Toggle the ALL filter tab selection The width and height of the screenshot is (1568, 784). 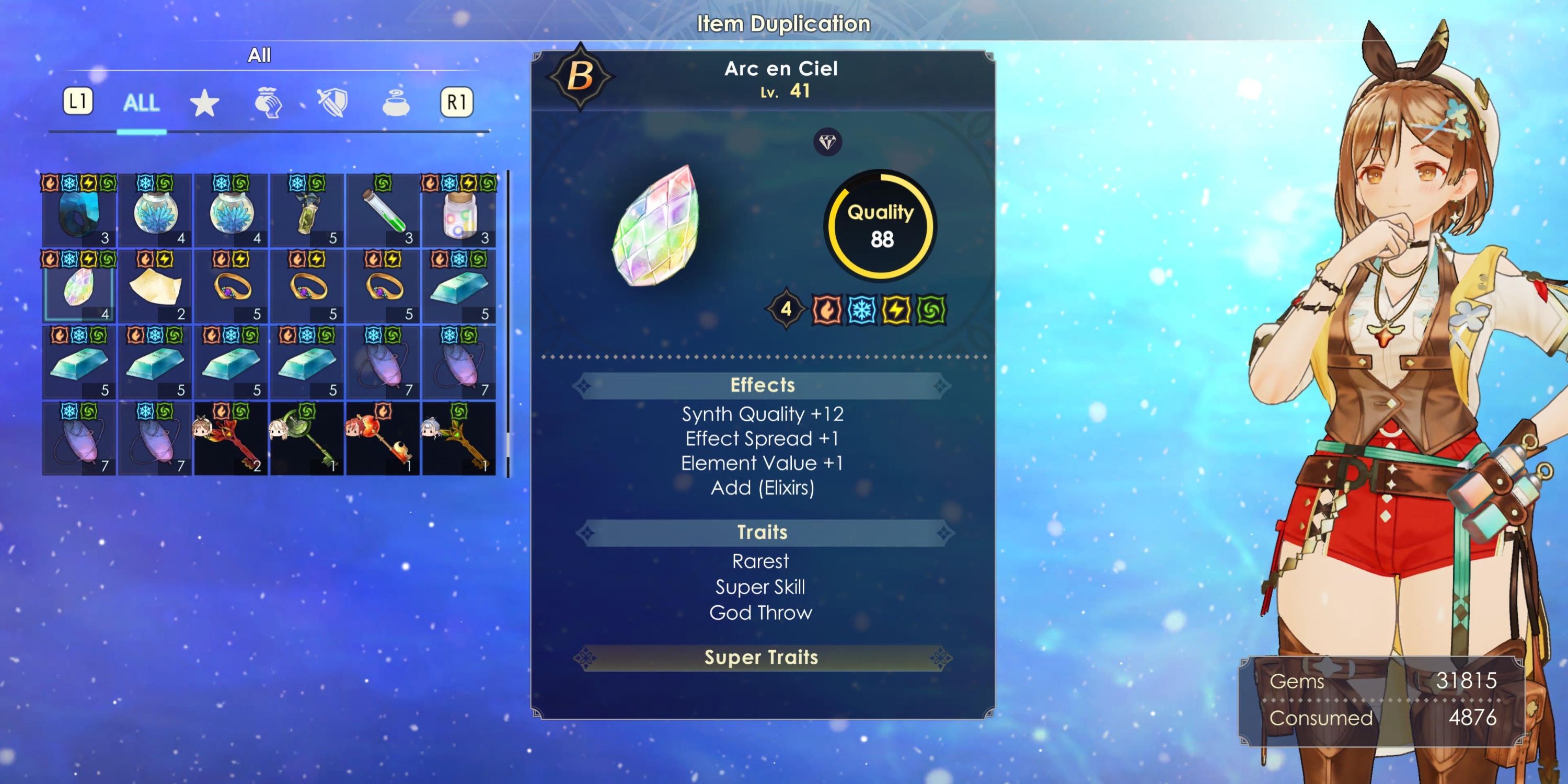[x=141, y=103]
